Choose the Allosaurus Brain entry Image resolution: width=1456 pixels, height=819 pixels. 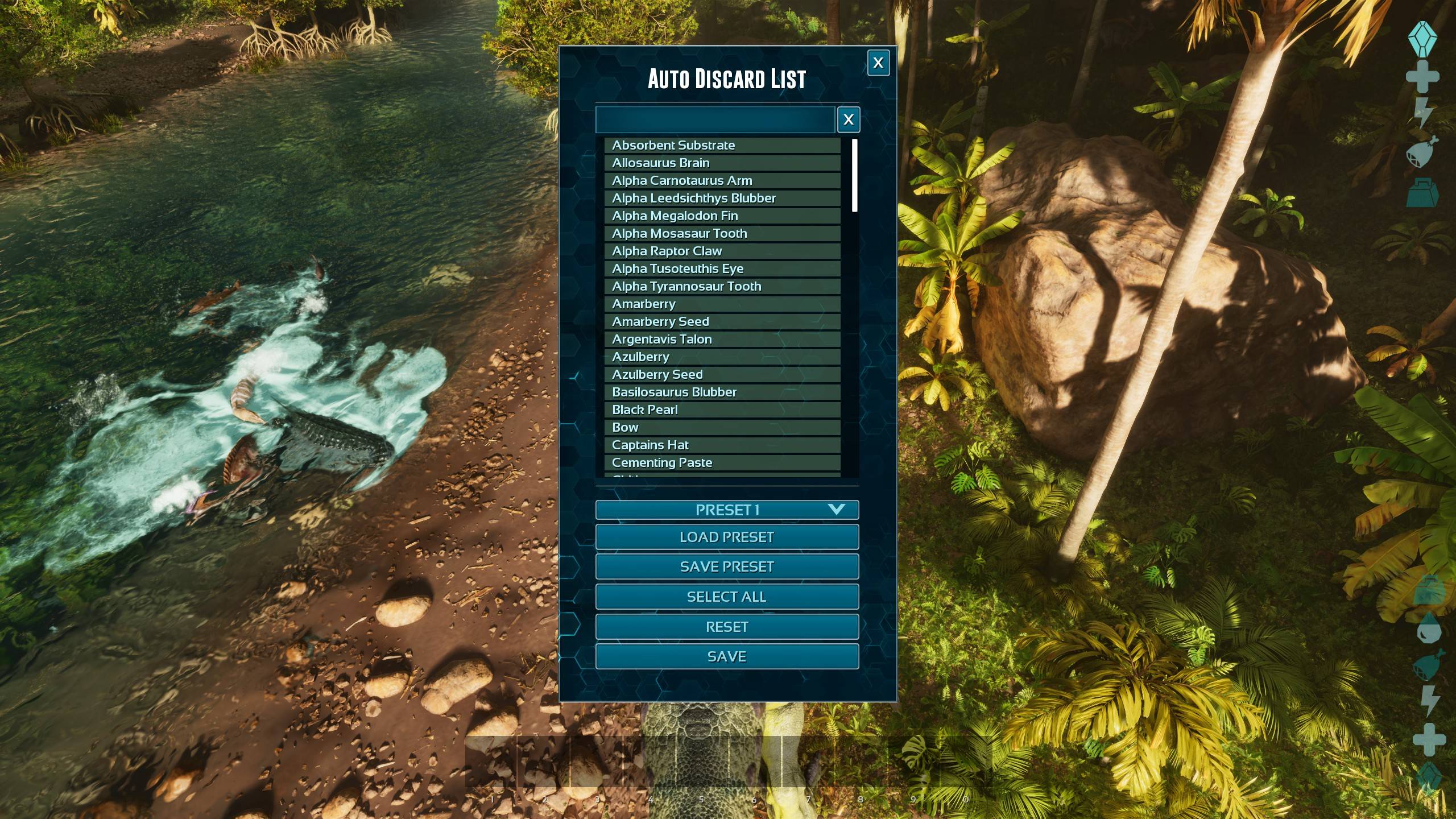722,163
